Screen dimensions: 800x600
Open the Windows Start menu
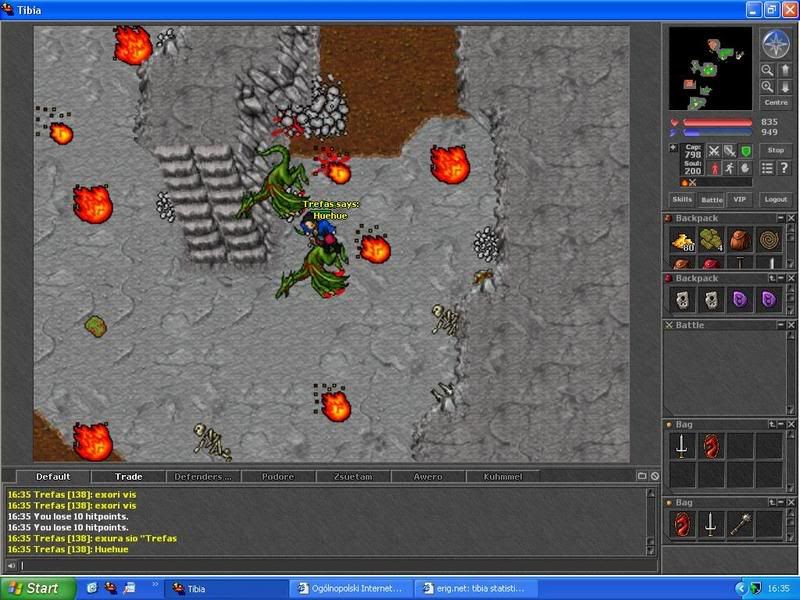[x=32, y=588]
